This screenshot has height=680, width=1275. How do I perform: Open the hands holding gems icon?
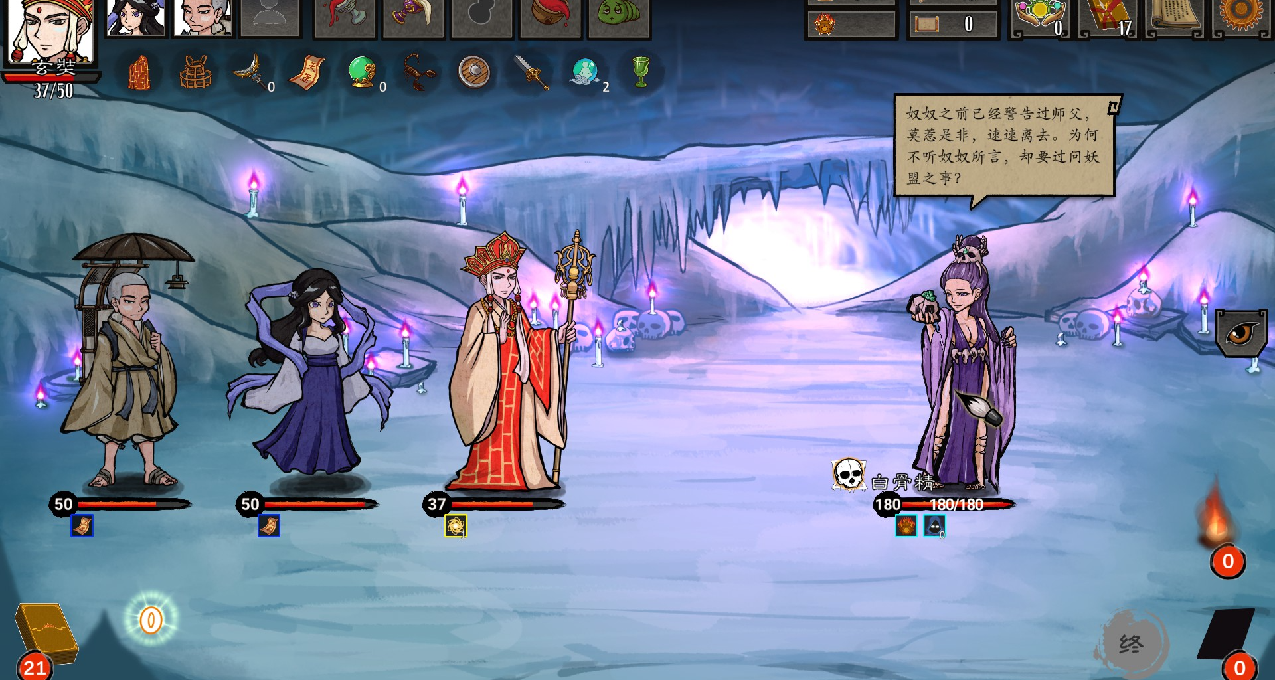coord(1040,17)
